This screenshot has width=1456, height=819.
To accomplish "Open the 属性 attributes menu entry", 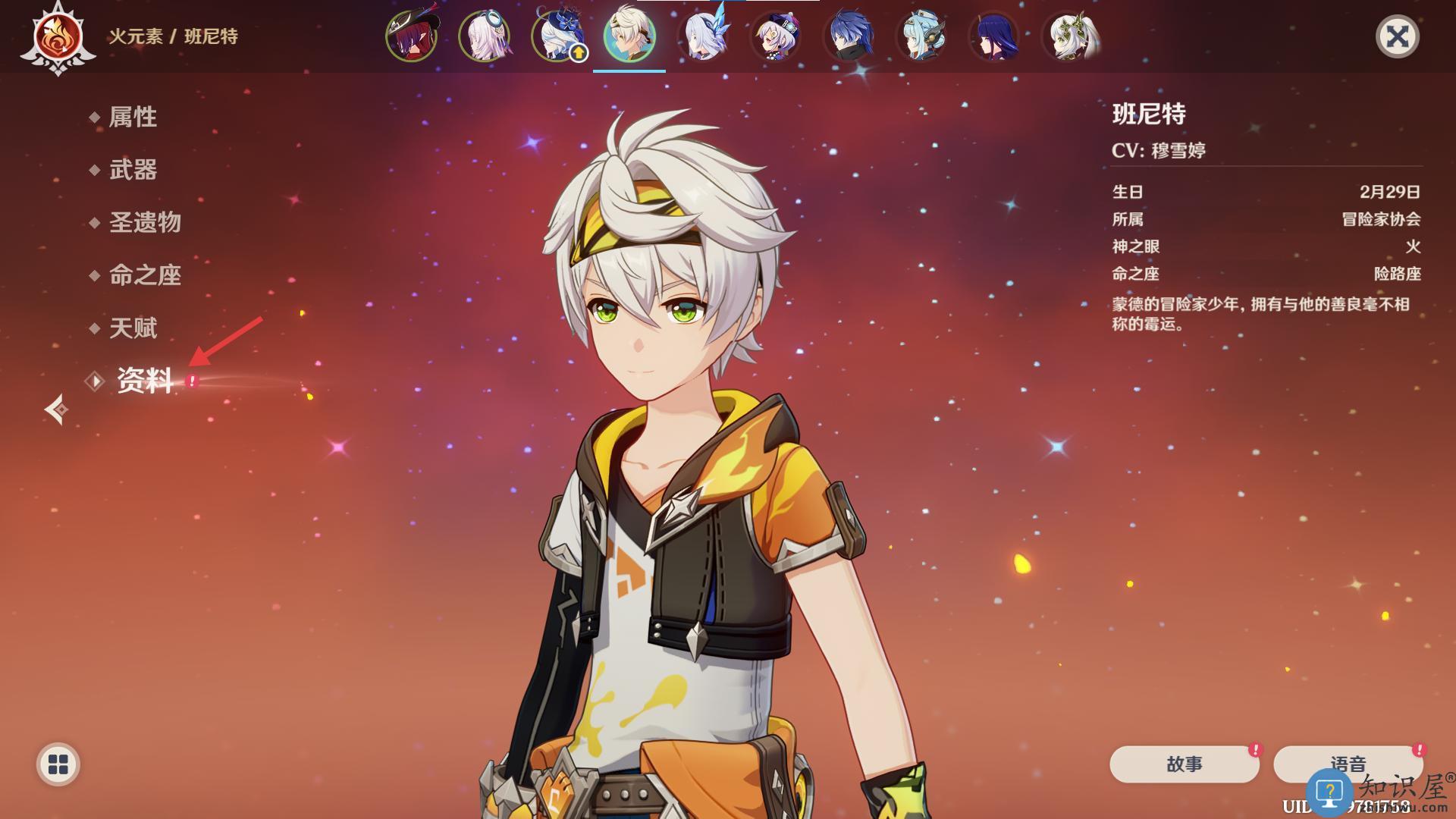I will [133, 117].
